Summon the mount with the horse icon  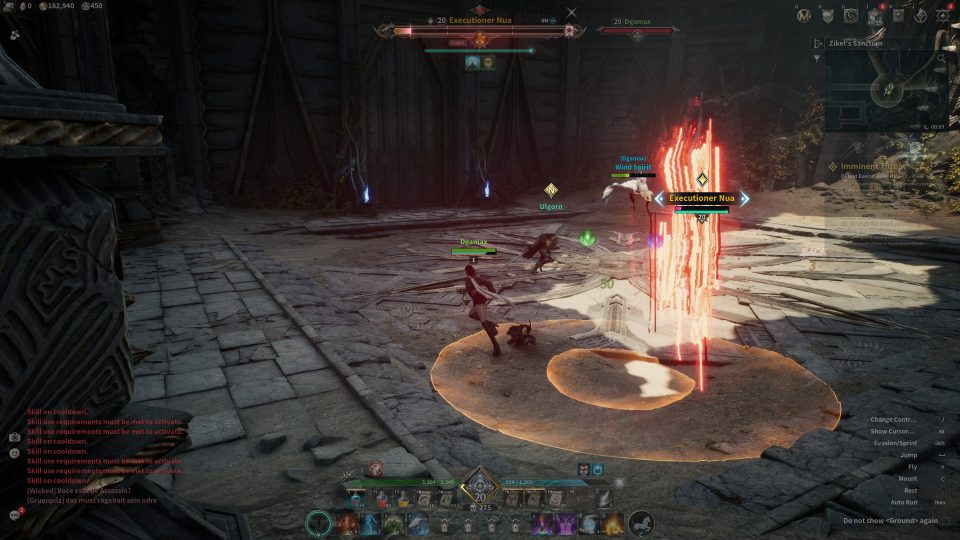coord(641,522)
